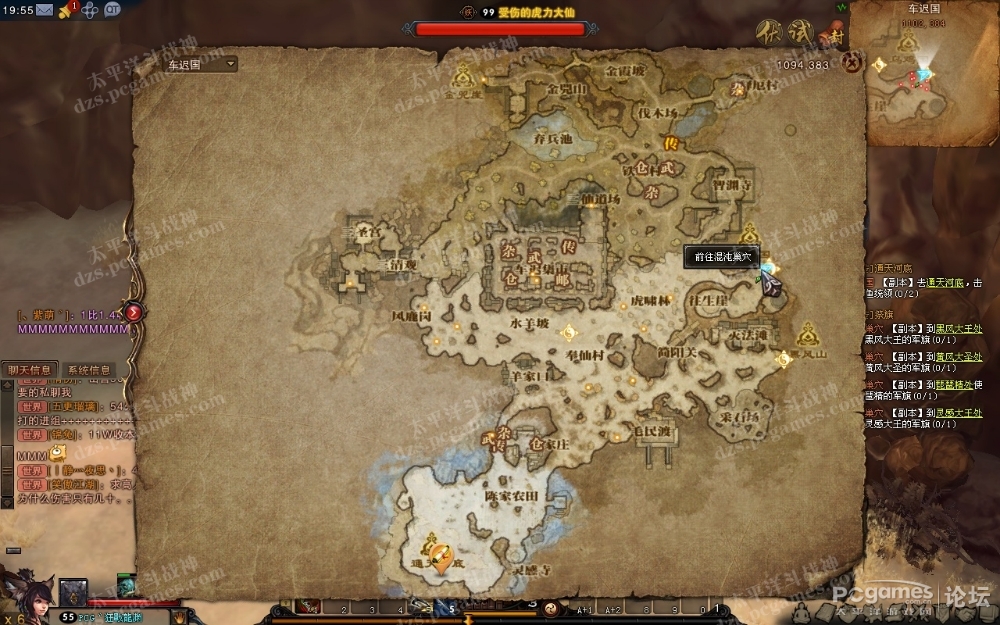Close the world map with the round X button
This screenshot has height=625, width=1000.
click(x=852, y=62)
